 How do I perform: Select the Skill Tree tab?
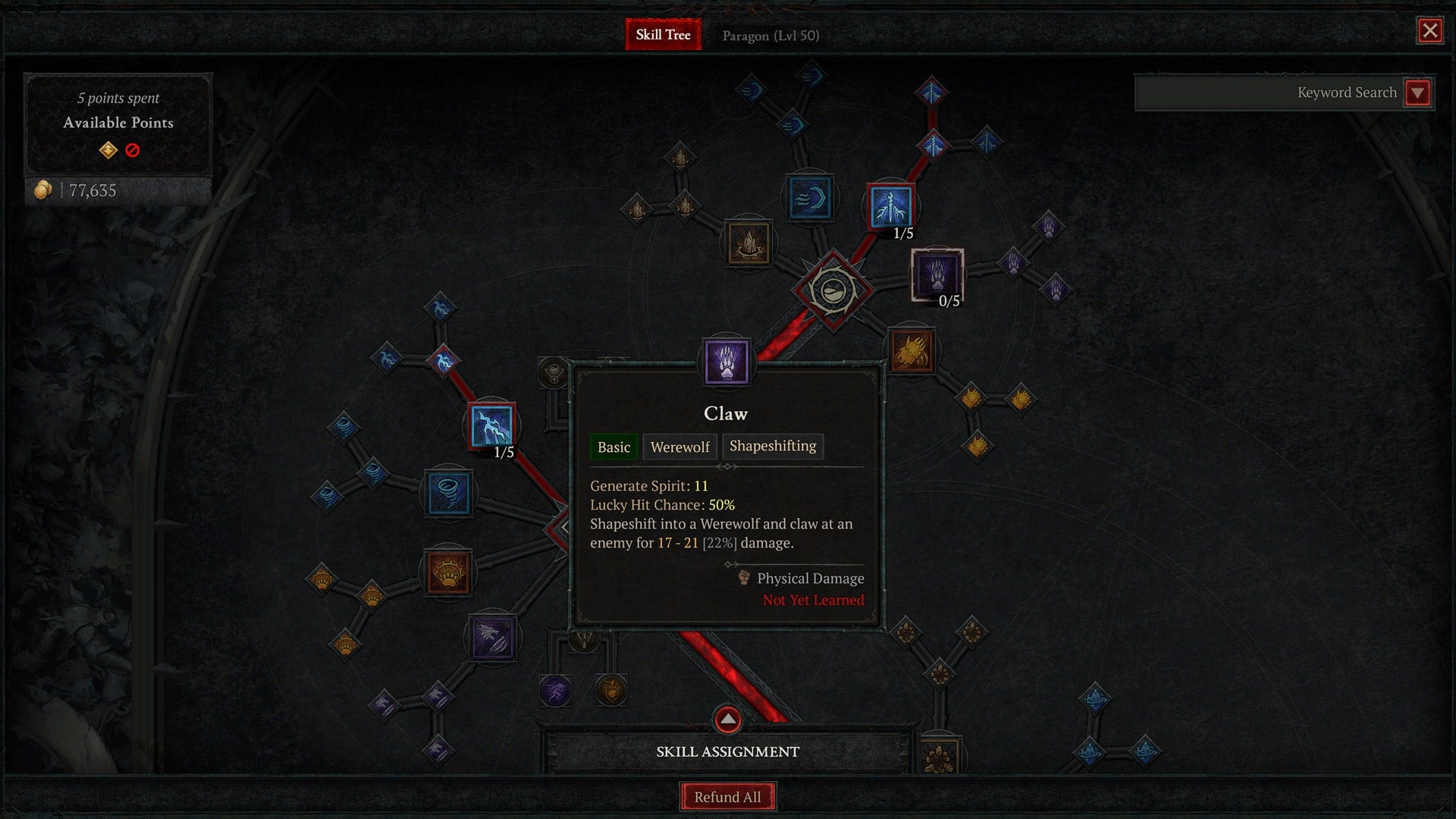coord(663,35)
